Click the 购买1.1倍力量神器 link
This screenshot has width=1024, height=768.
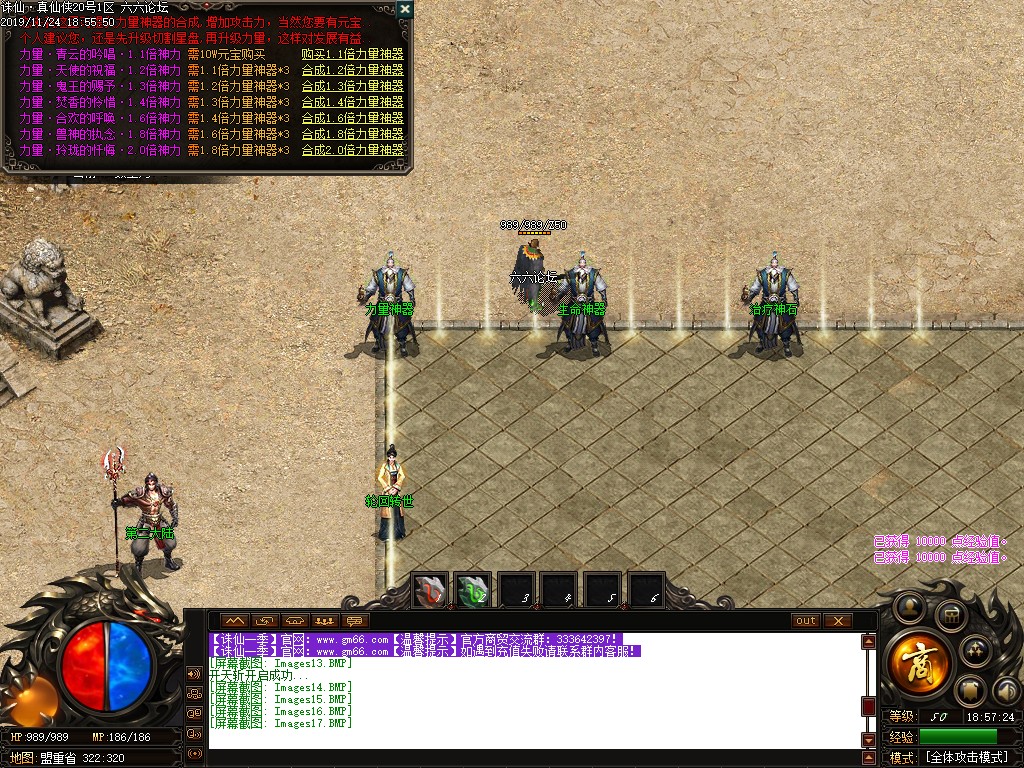coord(352,54)
